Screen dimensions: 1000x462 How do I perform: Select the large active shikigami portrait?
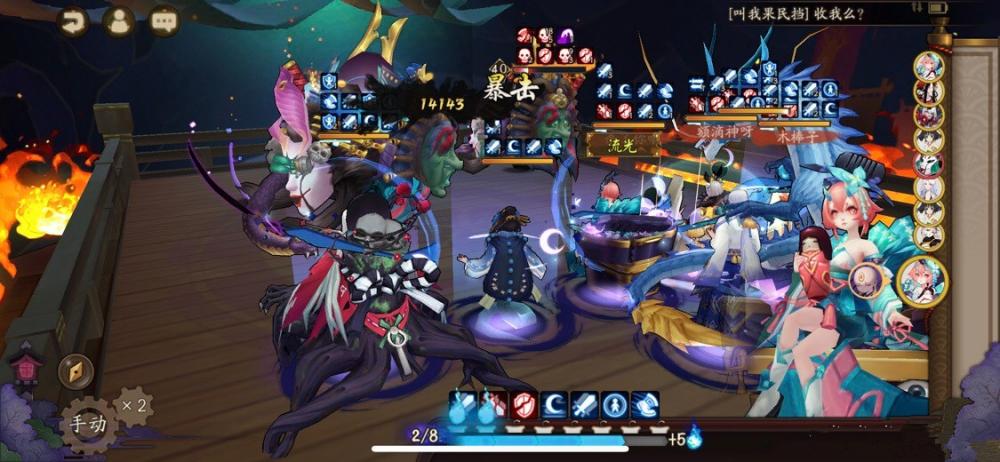pos(922,281)
